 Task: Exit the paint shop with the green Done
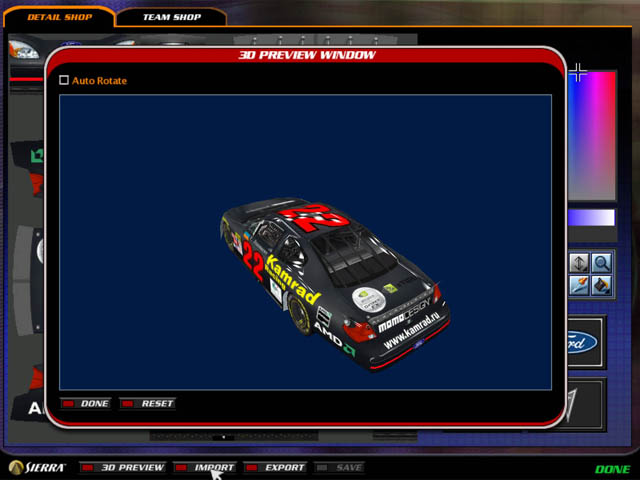coord(612,469)
